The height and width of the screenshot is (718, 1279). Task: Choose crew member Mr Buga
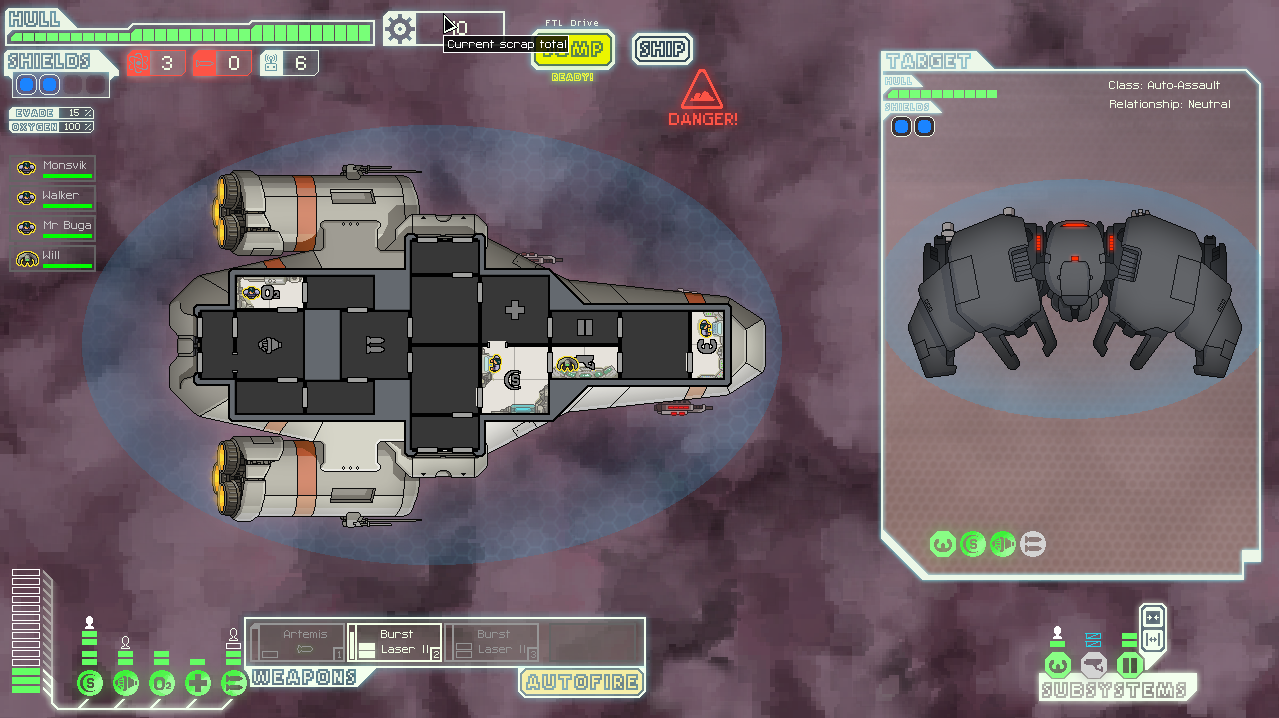55,228
